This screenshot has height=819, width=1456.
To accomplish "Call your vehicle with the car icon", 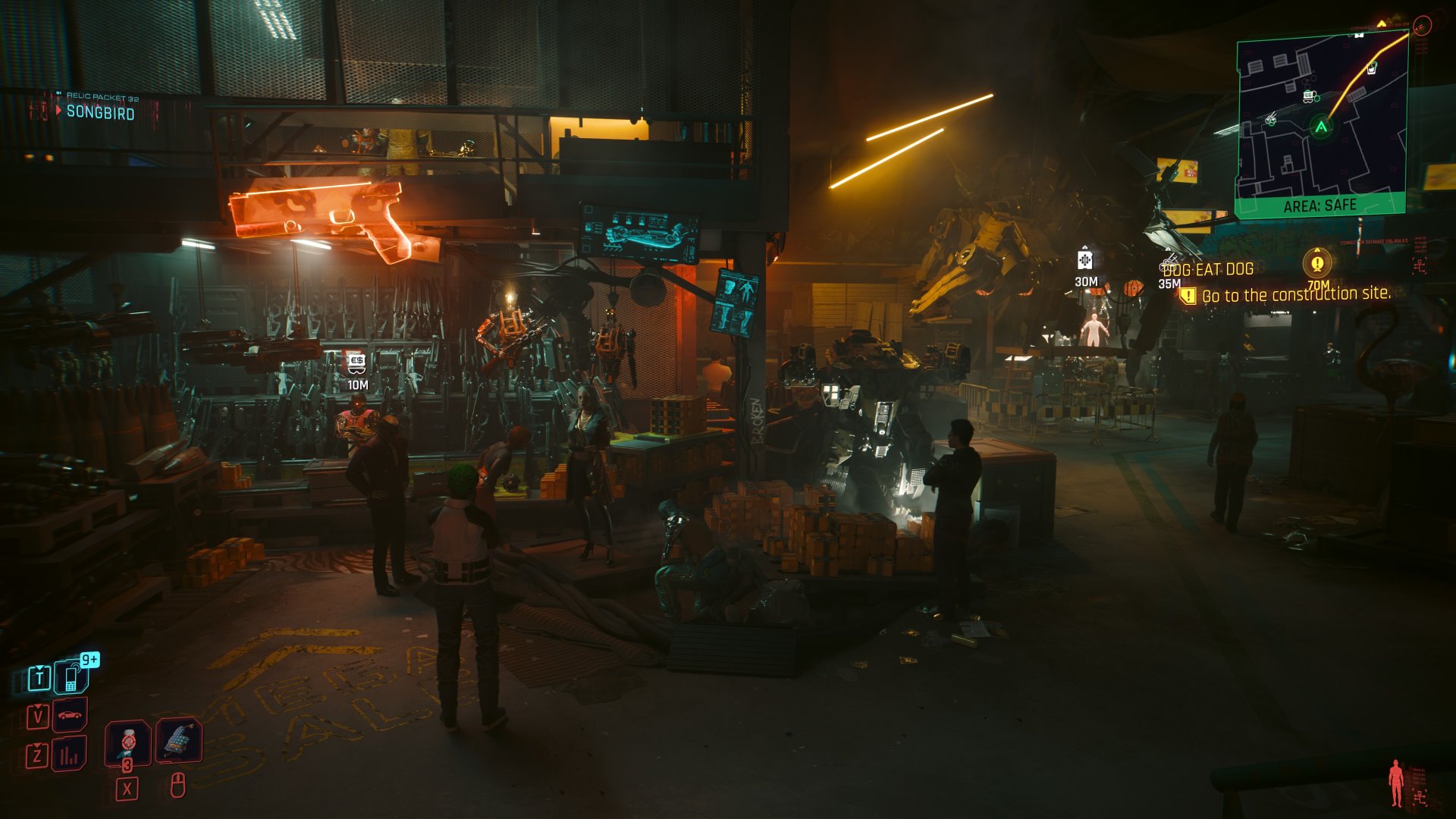I will click(70, 715).
